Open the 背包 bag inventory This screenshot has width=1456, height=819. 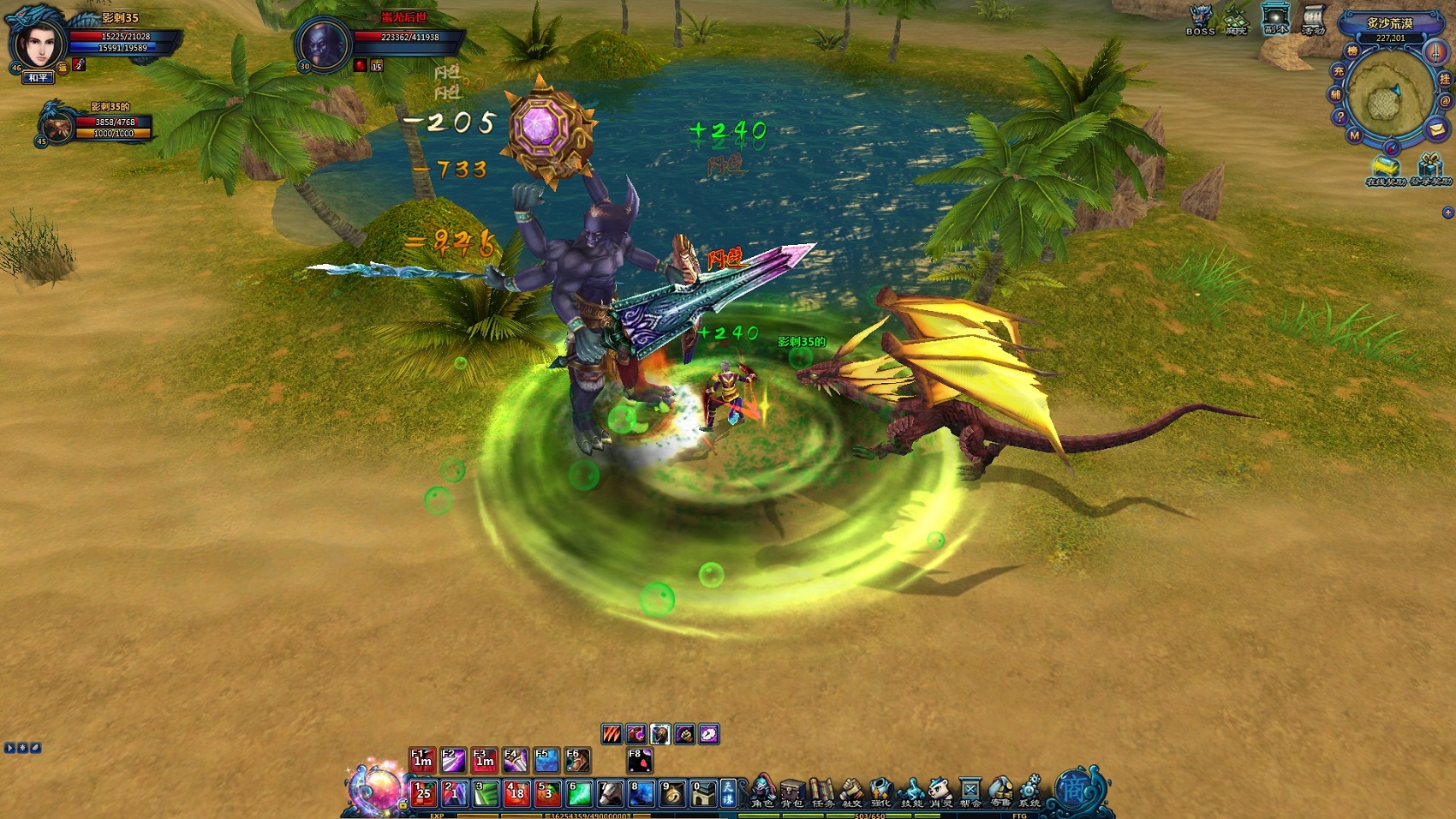point(792,792)
